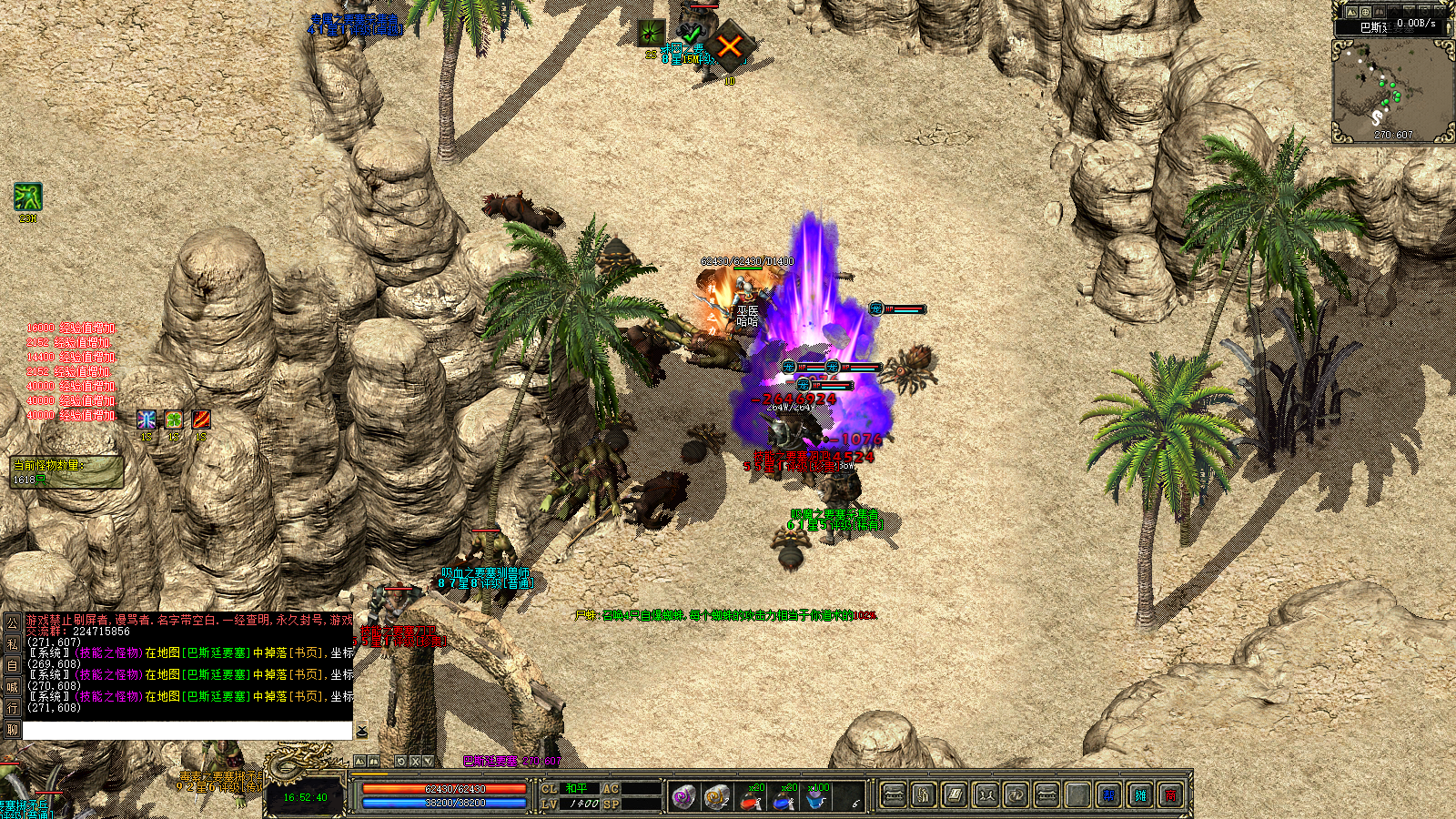The height and width of the screenshot is (819, 1456).
Task: Use the orange spiral scroll in the hotbar
Action: coord(717,797)
